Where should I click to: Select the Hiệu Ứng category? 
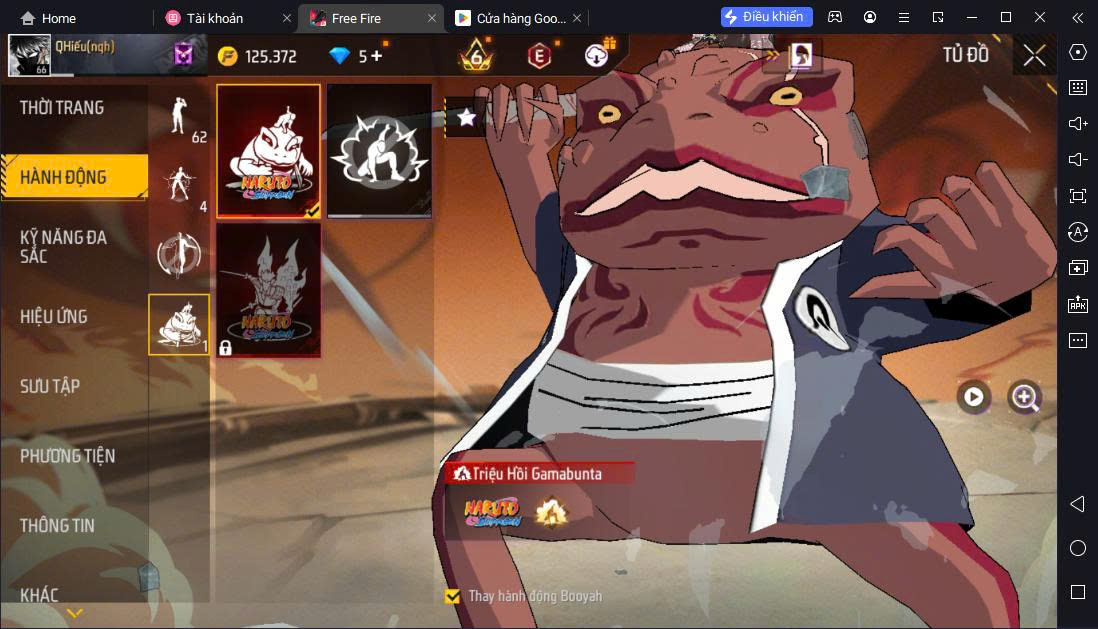pos(54,317)
